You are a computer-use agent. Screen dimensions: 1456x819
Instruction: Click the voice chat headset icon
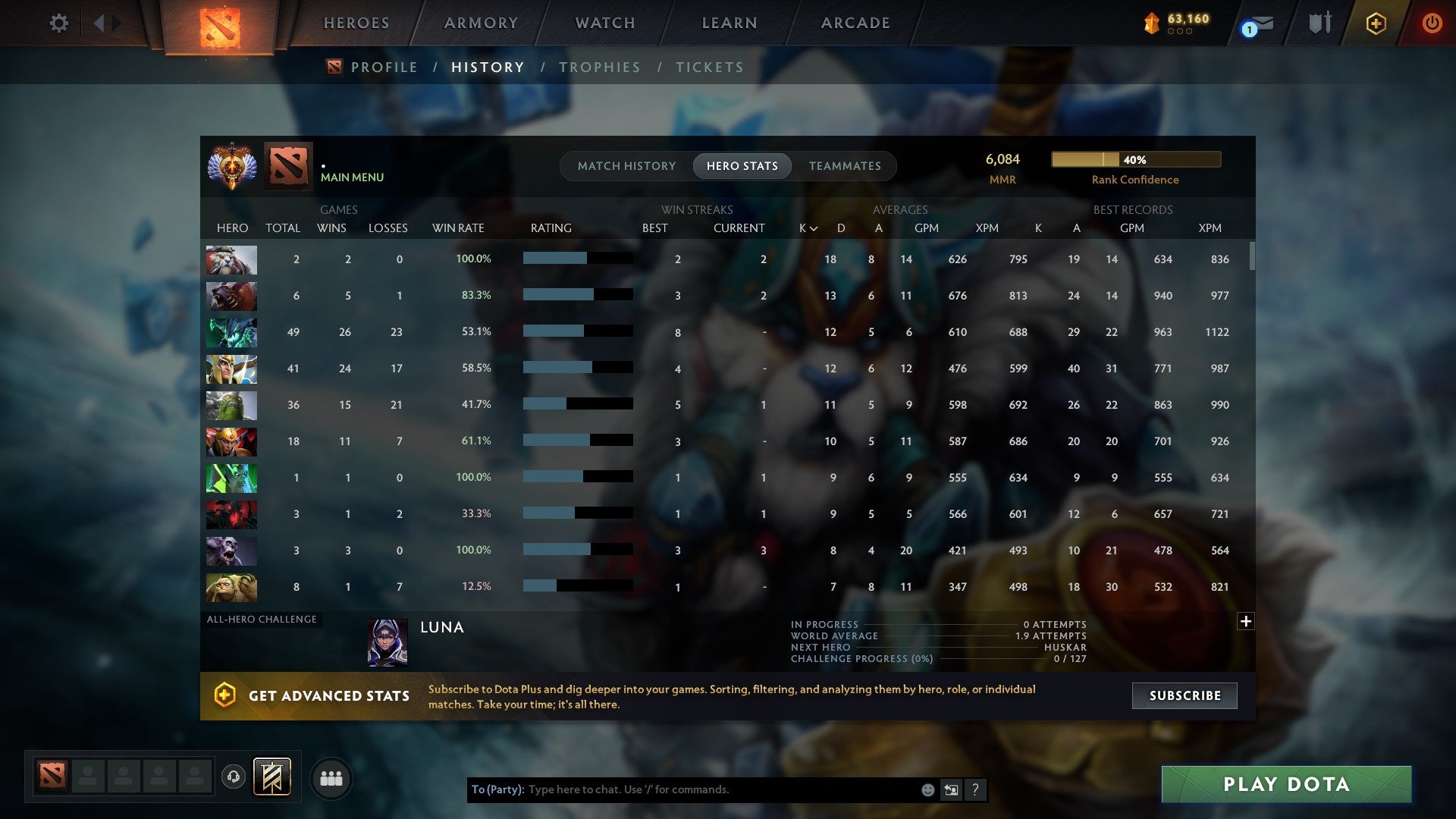(x=235, y=777)
